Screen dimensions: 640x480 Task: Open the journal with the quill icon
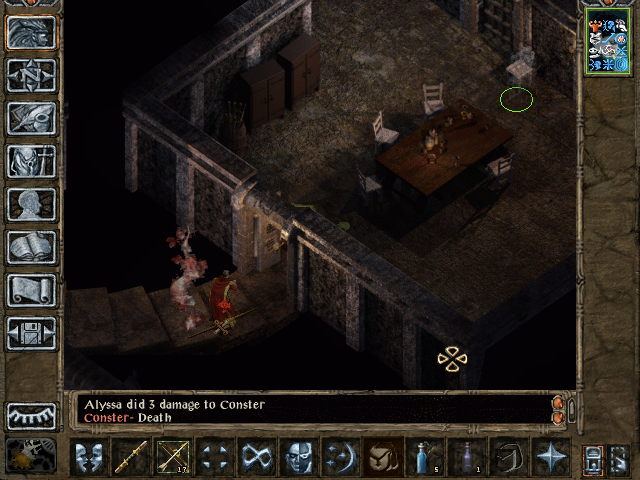(31, 118)
